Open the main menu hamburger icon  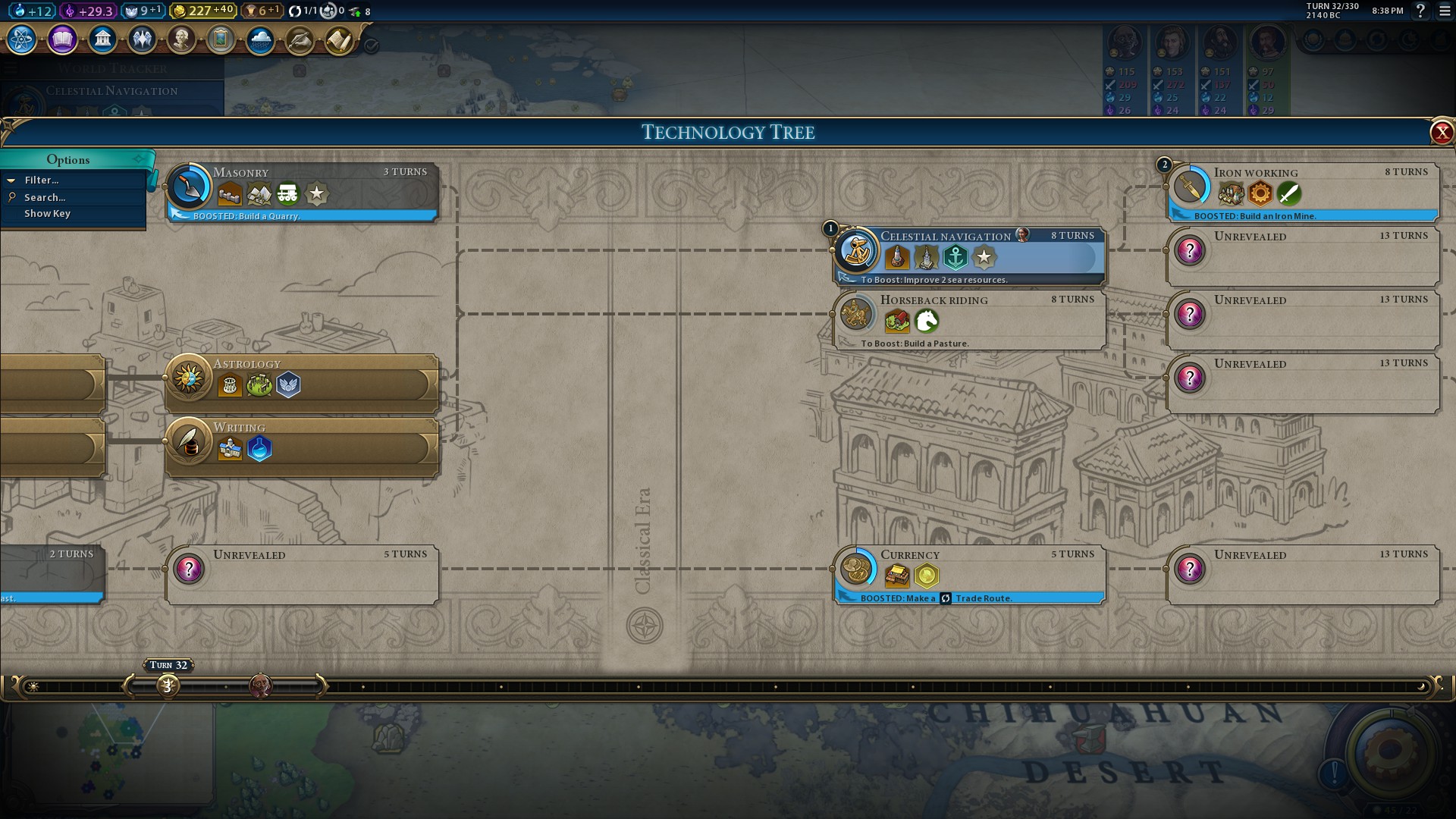[x=1445, y=11]
